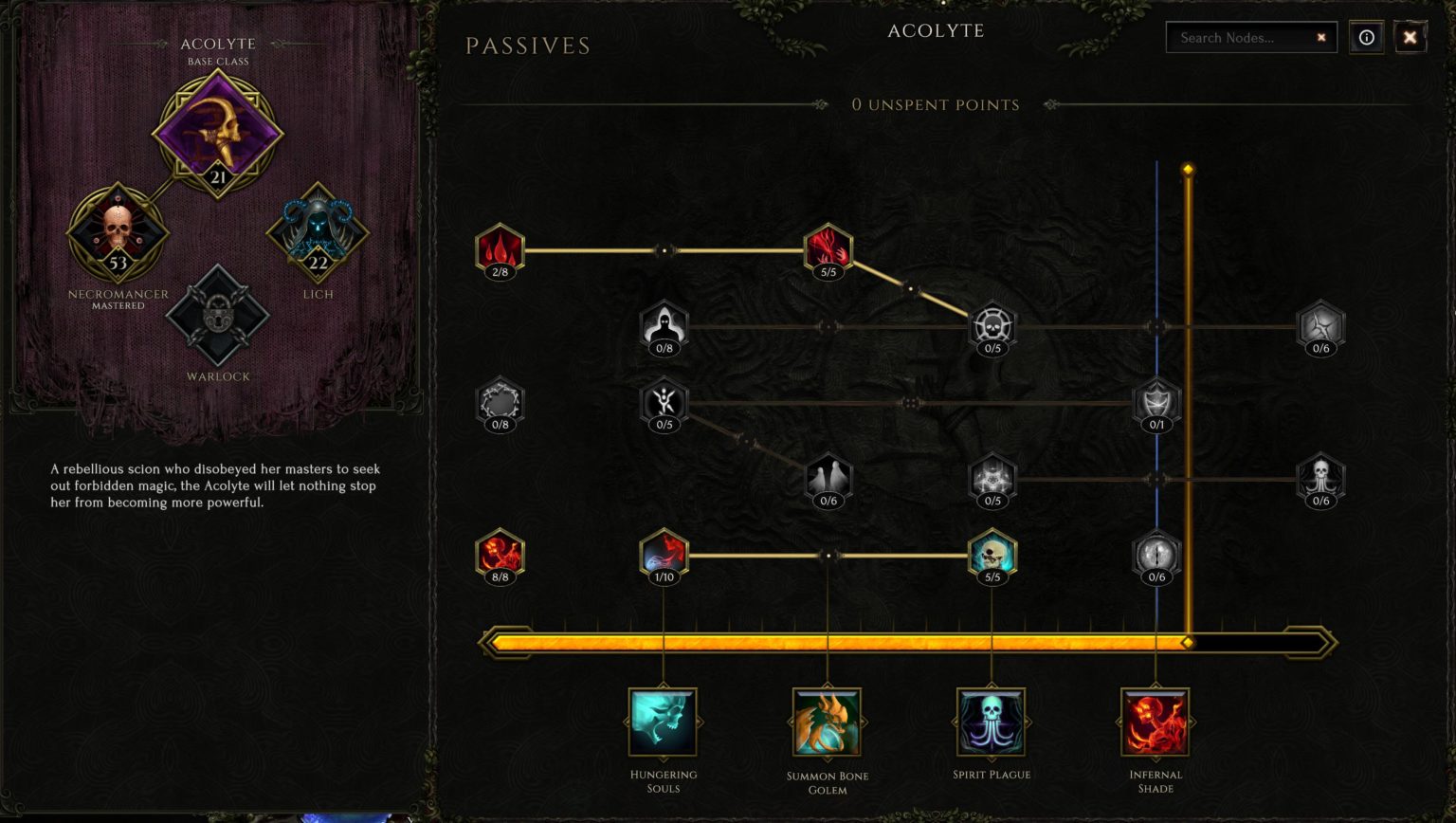Click the Infernal Shade skill icon
Viewport: 1456px width, 823px height.
tap(1156, 721)
